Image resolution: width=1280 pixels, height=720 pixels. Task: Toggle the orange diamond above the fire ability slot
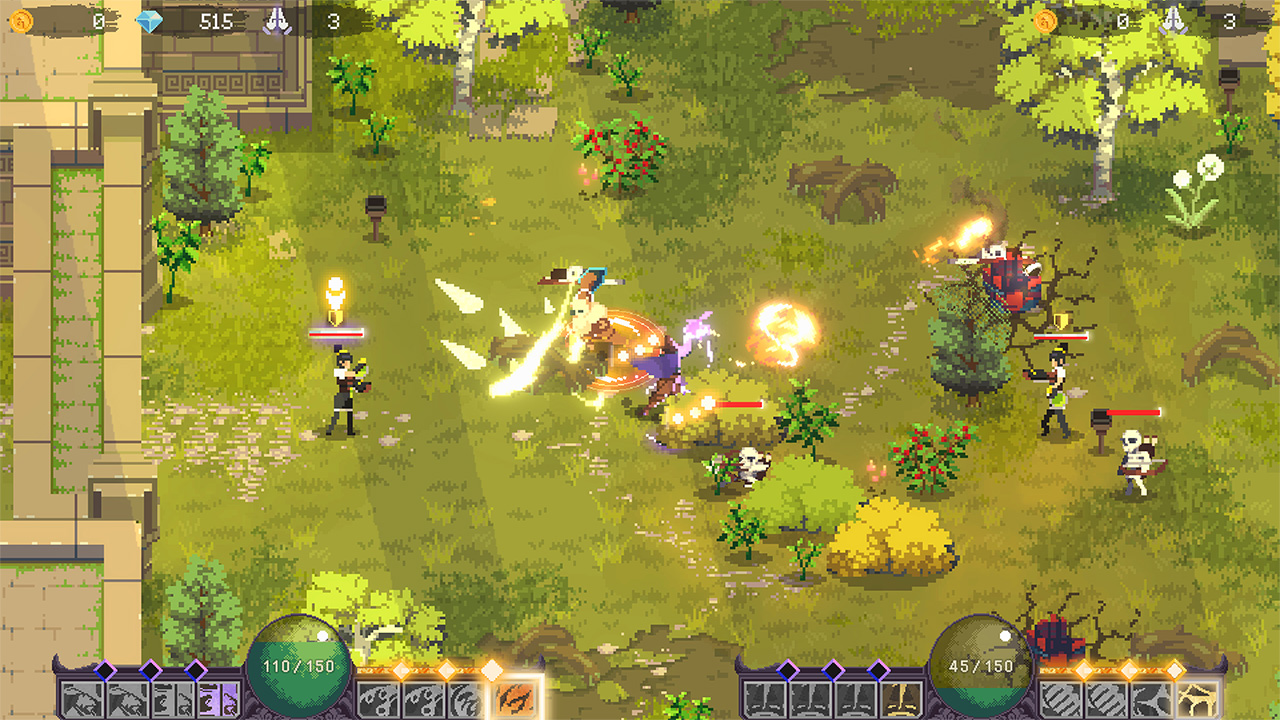click(x=492, y=671)
